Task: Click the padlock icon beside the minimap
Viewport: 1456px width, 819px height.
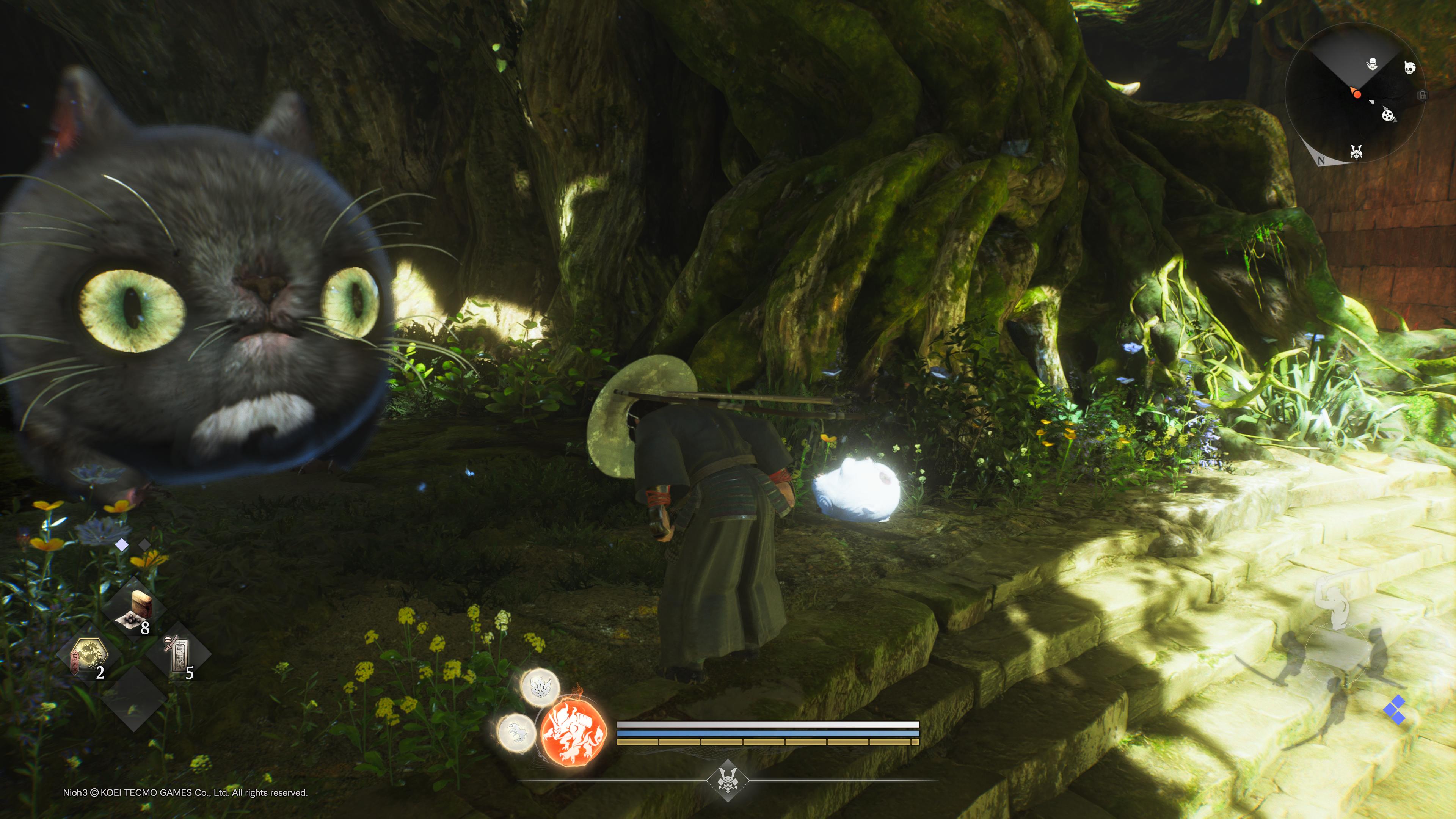Action: [1422, 95]
